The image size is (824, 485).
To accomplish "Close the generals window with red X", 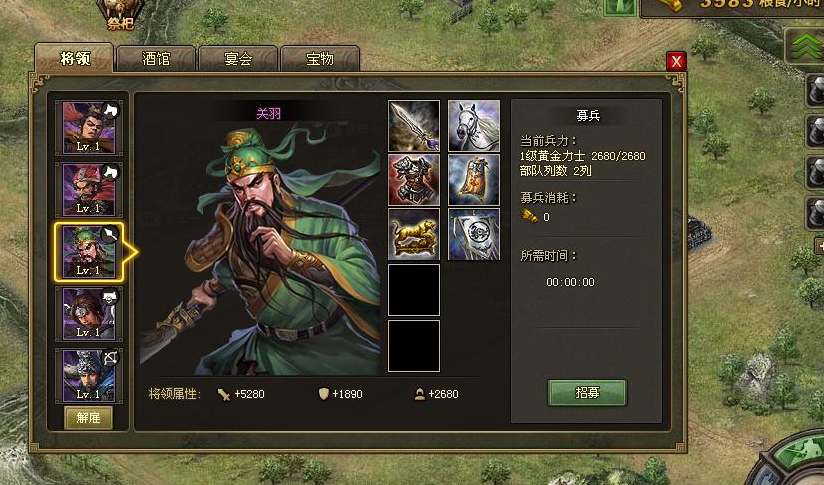I will click(x=677, y=61).
